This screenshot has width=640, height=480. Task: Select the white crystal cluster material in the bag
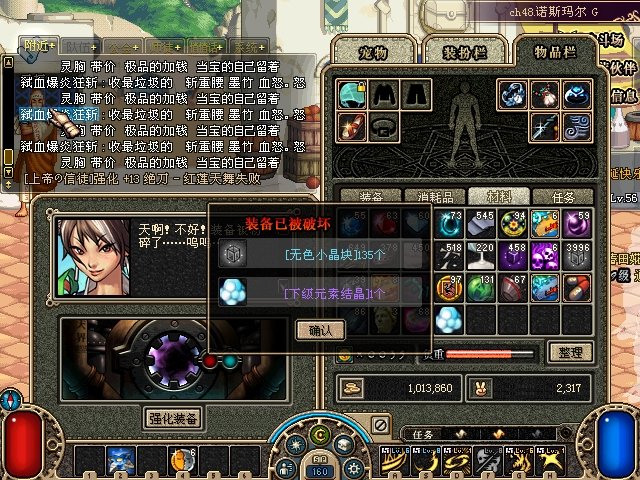click(450, 319)
